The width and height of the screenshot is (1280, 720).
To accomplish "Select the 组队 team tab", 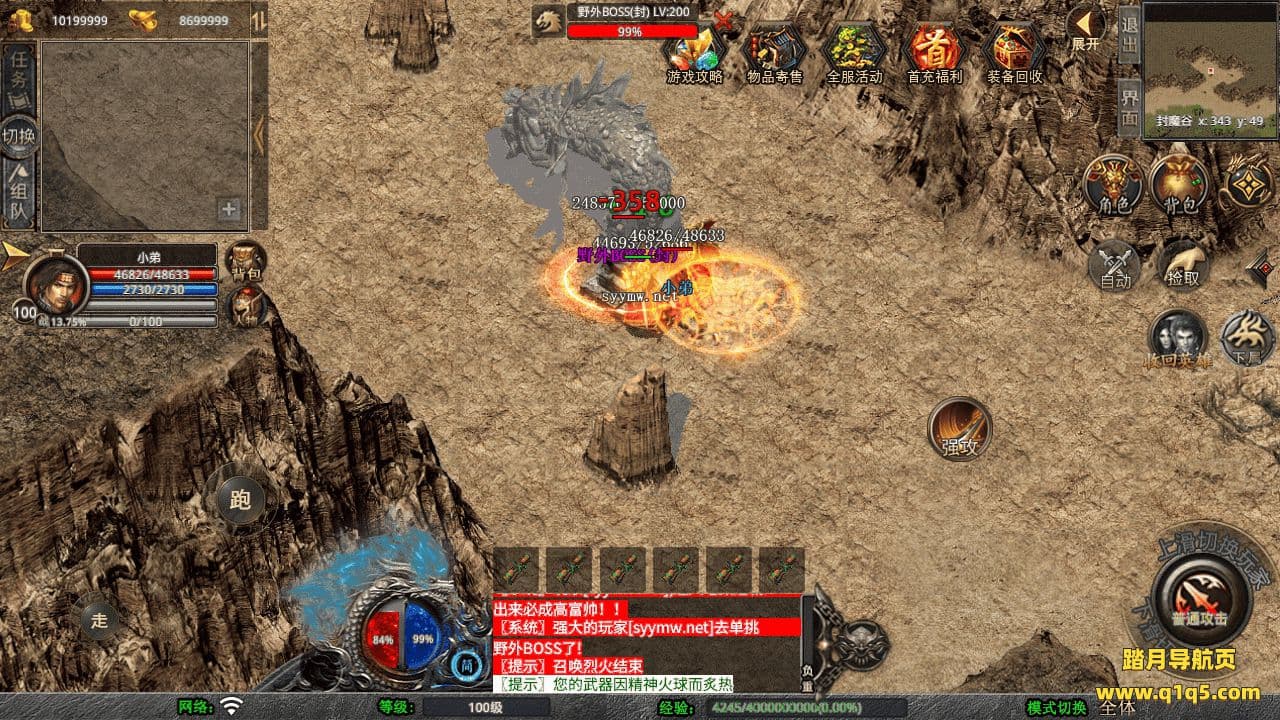I will pyautogui.click(x=18, y=193).
